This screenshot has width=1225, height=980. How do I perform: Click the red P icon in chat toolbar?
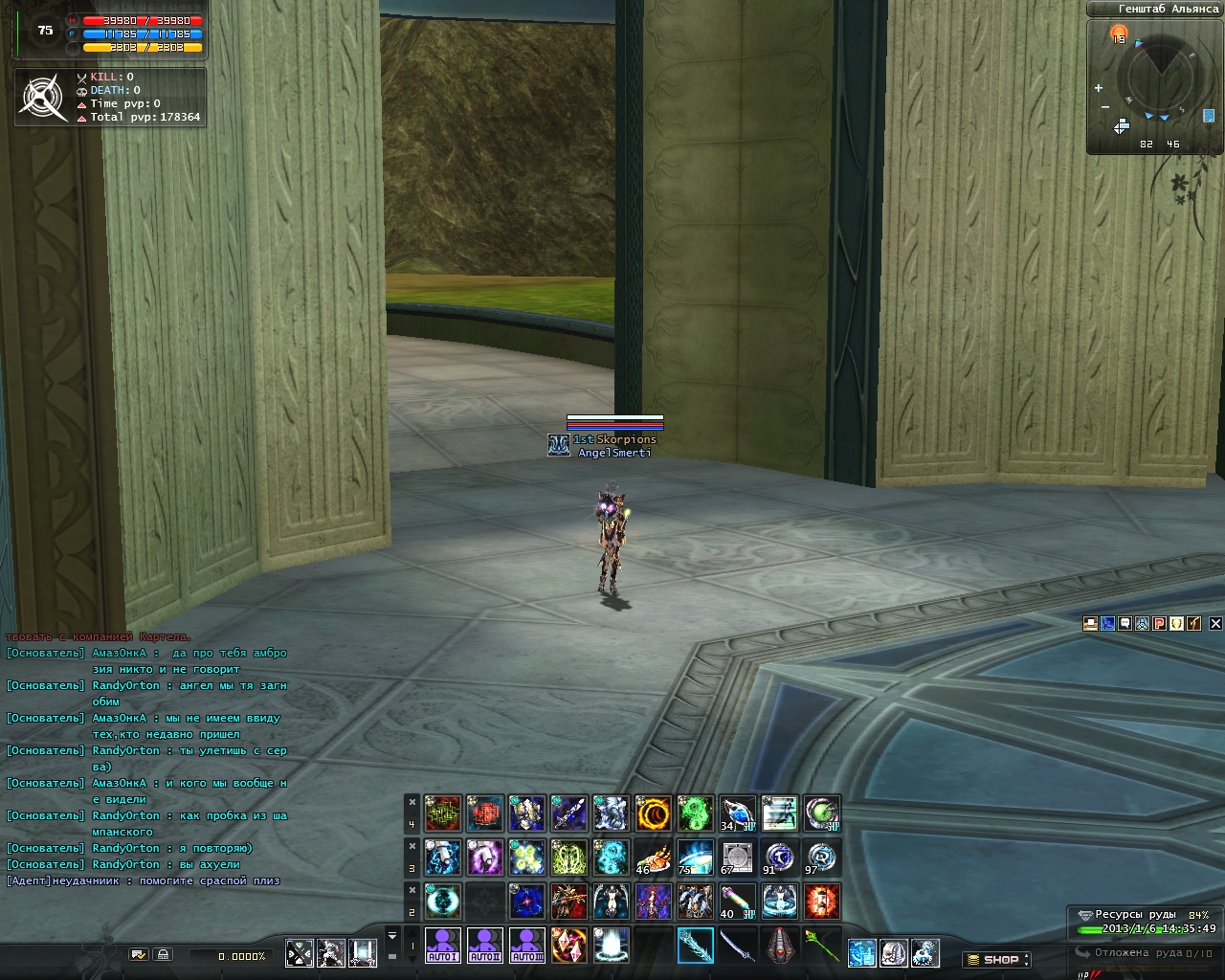tap(1159, 623)
